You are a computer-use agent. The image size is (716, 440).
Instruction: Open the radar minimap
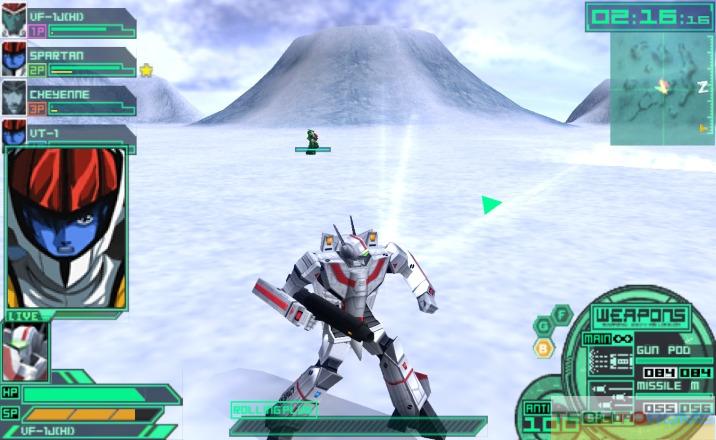tap(662, 88)
